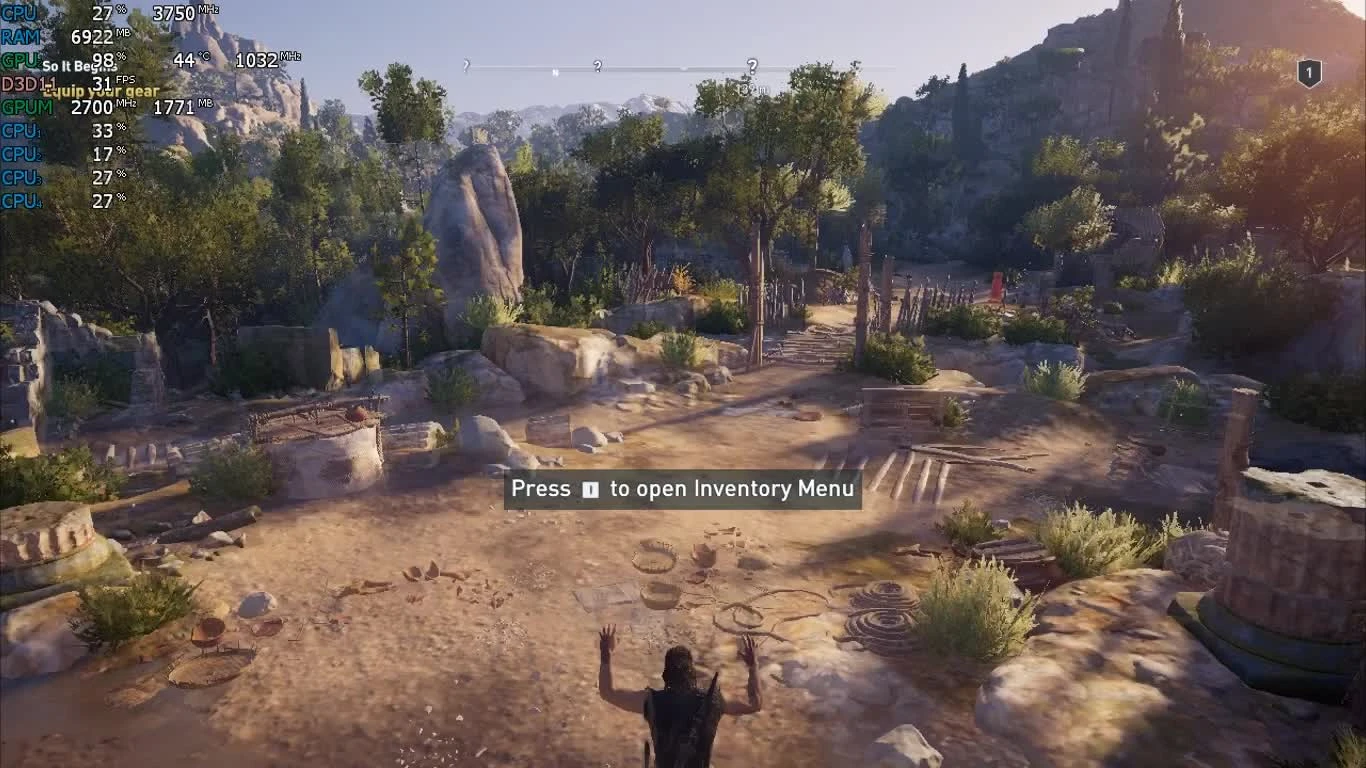Select the GPUM clock readout of 2700 MHz
Screen dimensions: 1366x768
coord(95,108)
